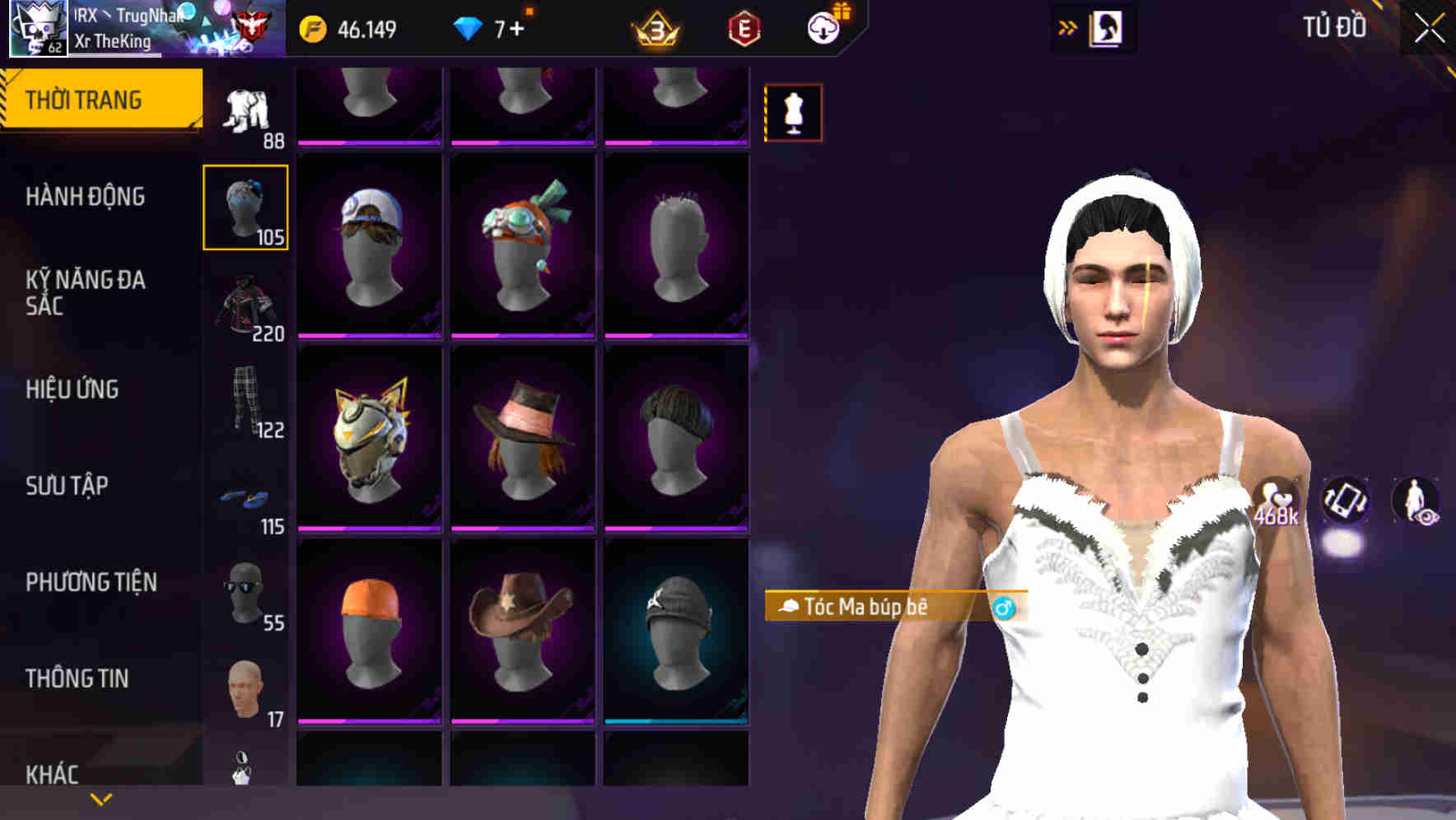The image size is (1456, 820).
Task: Select the tops category icon showing 220
Action: [x=245, y=305]
